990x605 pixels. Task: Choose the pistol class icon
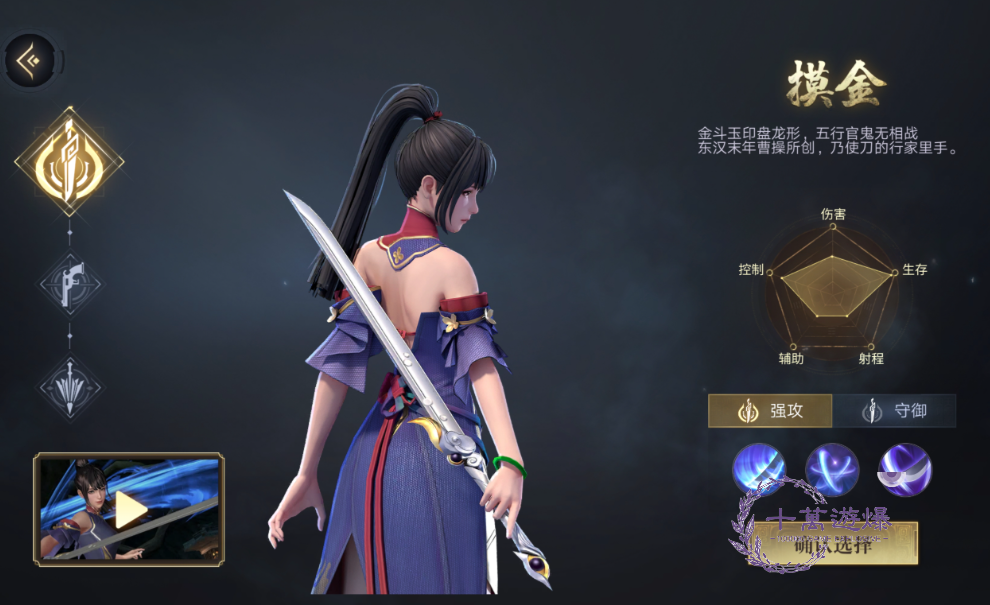(x=69, y=284)
